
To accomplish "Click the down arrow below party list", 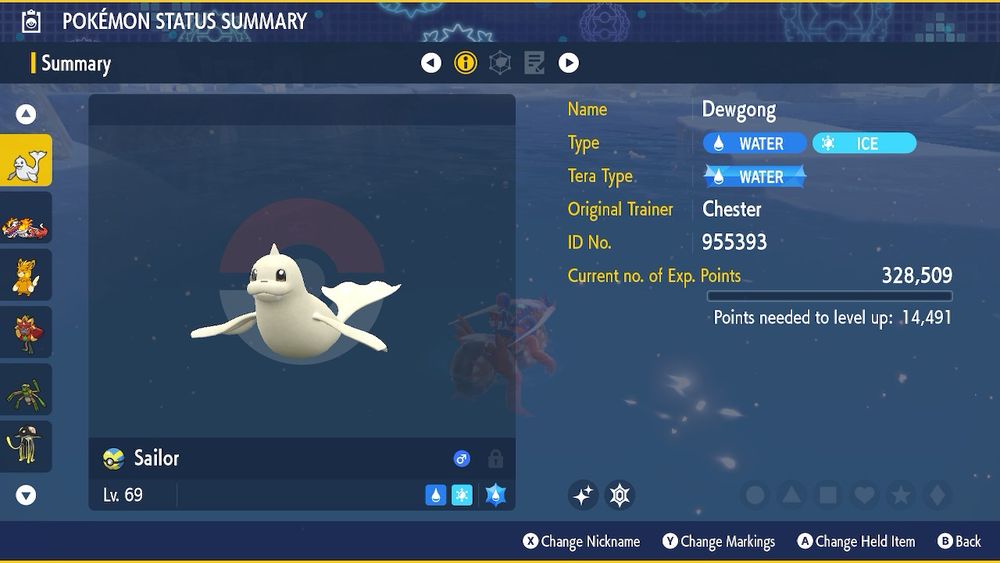I will [x=26, y=494].
